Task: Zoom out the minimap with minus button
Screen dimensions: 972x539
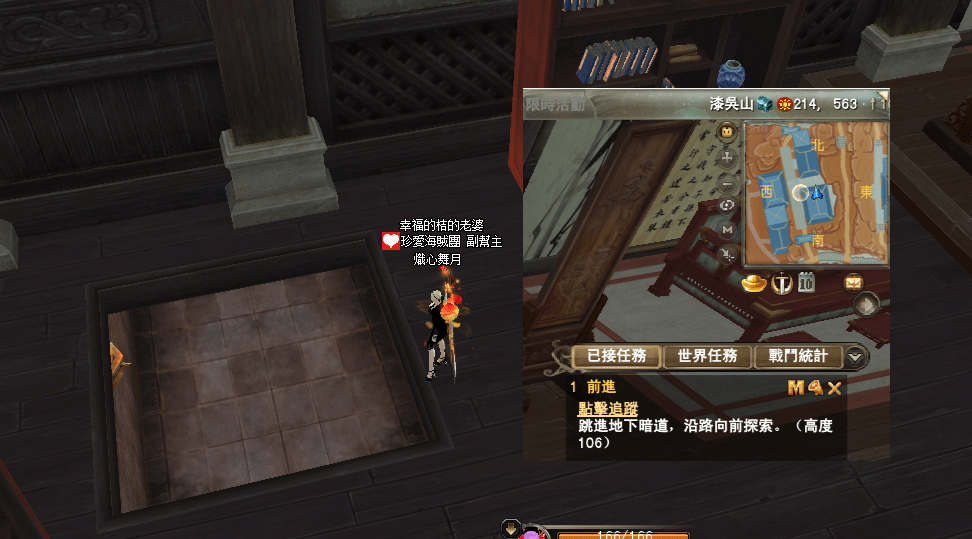Action: point(728,183)
